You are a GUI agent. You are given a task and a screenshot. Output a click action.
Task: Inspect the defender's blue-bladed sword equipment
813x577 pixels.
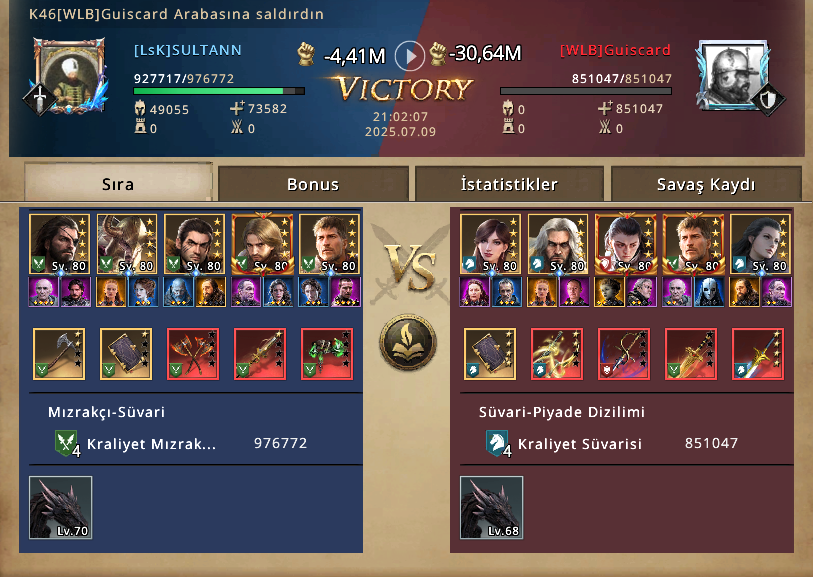pyautogui.click(x=757, y=354)
